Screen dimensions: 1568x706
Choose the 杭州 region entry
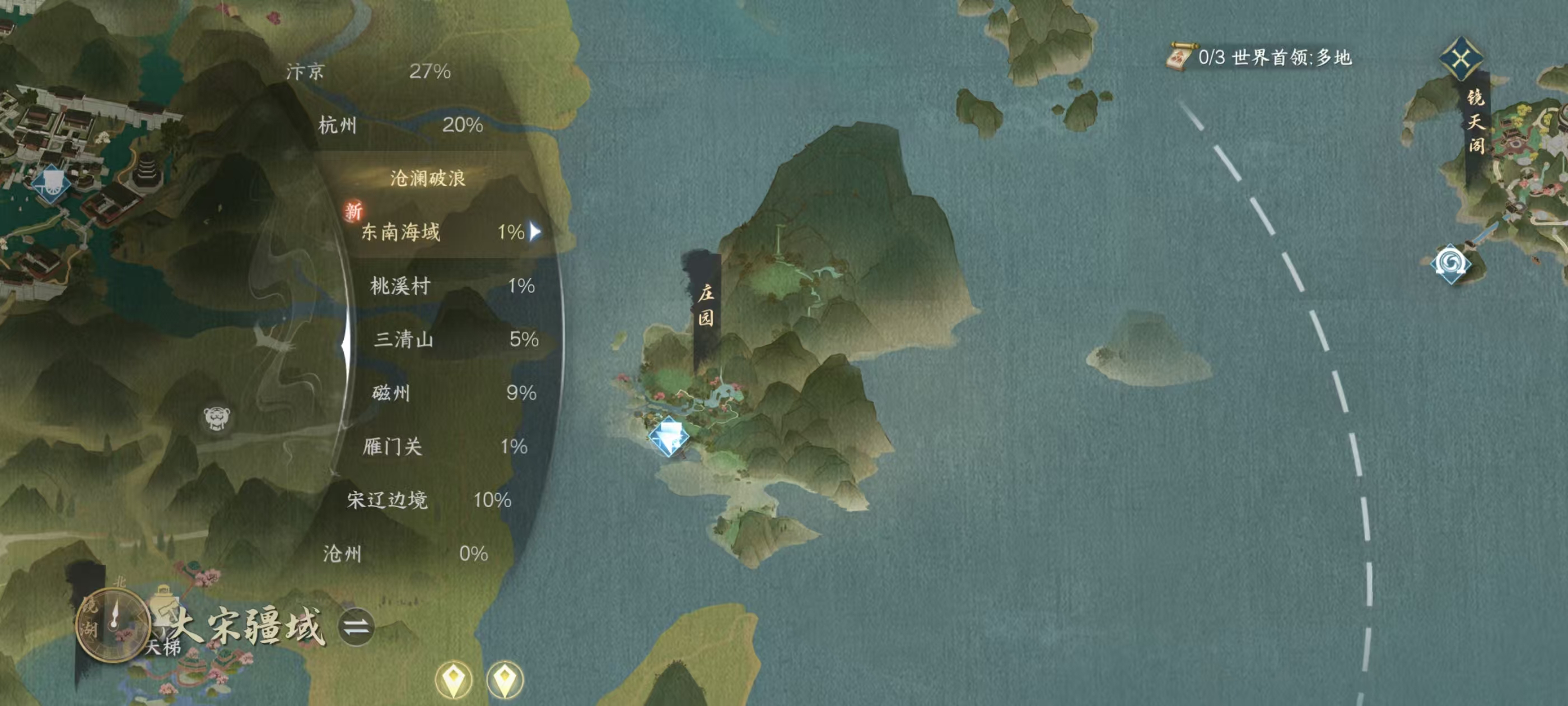[400, 126]
